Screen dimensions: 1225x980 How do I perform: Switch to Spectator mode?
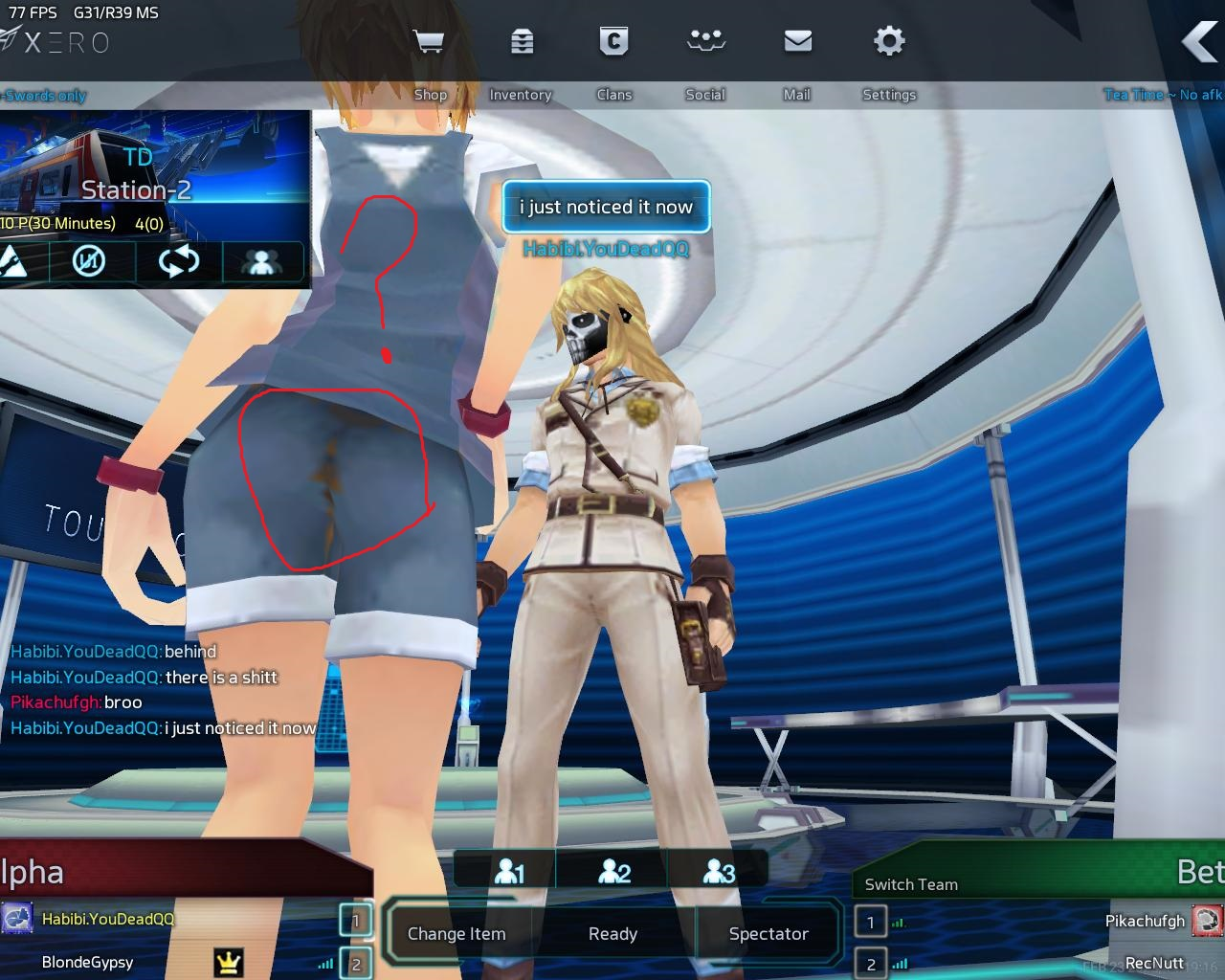pyautogui.click(x=768, y=934)
